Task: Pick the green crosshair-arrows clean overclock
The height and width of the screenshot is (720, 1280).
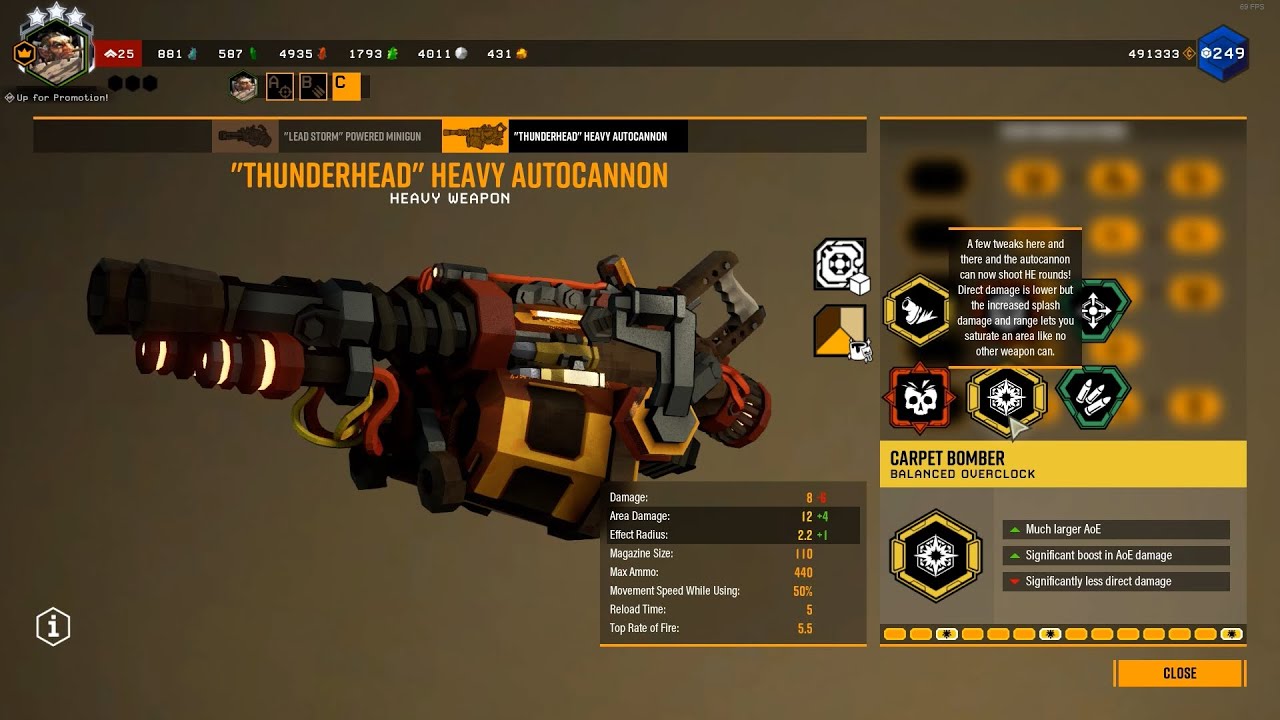Action: tap(1094, 311)
